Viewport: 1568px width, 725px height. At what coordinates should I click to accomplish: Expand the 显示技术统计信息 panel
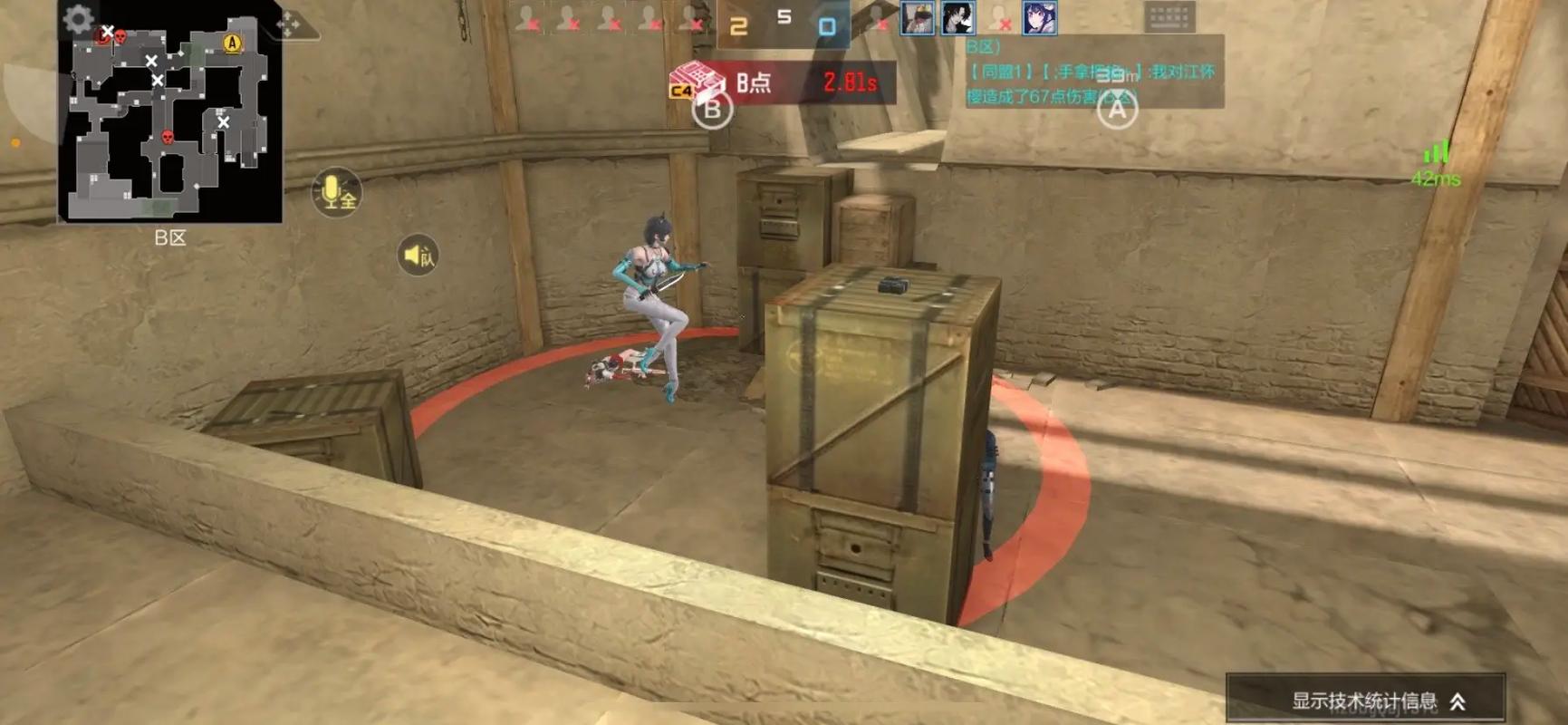pyautogui.click(x=1366, y=700)
